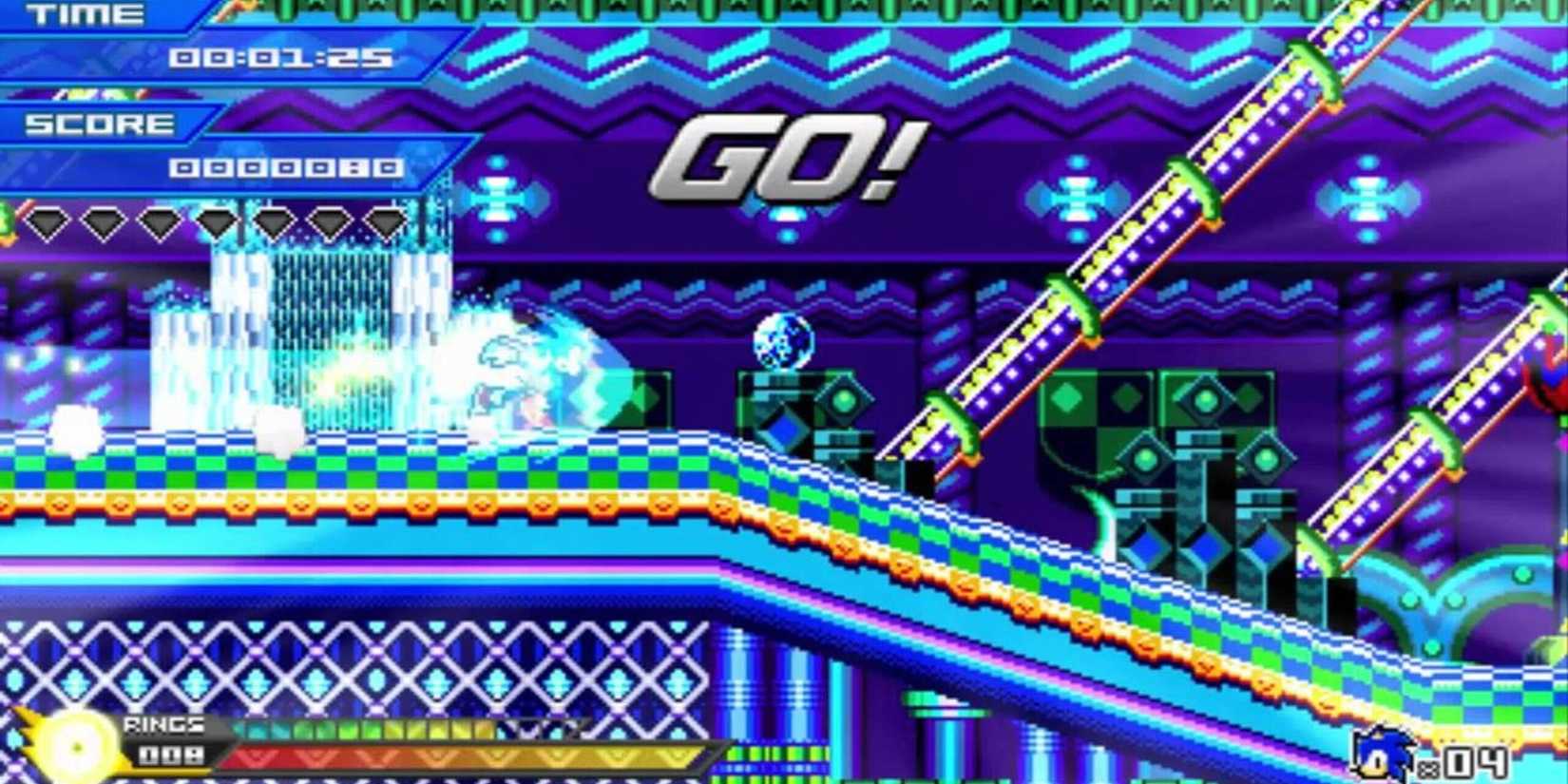Screen dimensions: 1568x784
Task: Click the 008 rings counter field
Action: pyautogui.click(x=173, y=754)
